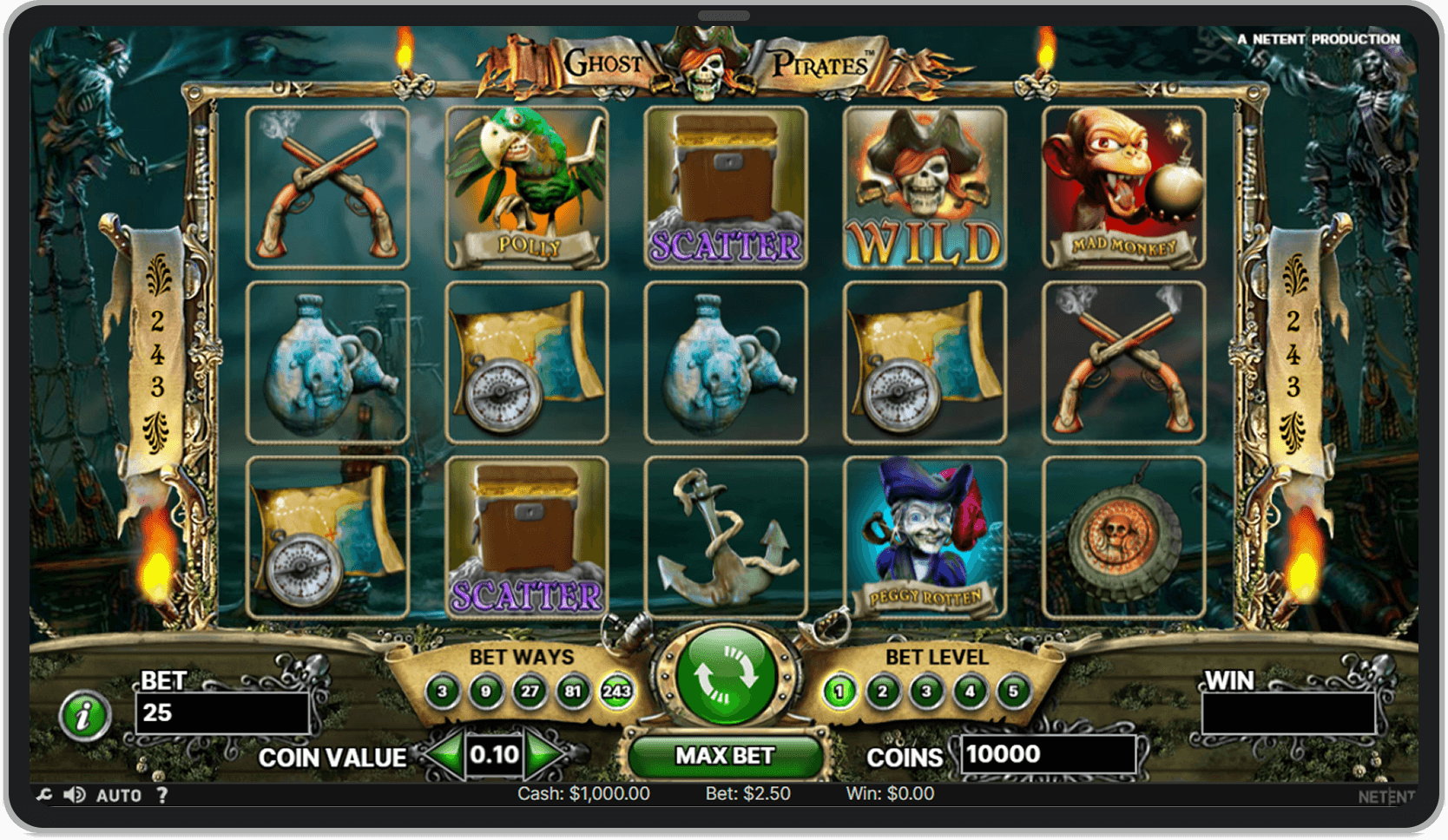Screen dimensions: 1448x840
Task: Set bet level to 5
Action: coord(1014,692)
